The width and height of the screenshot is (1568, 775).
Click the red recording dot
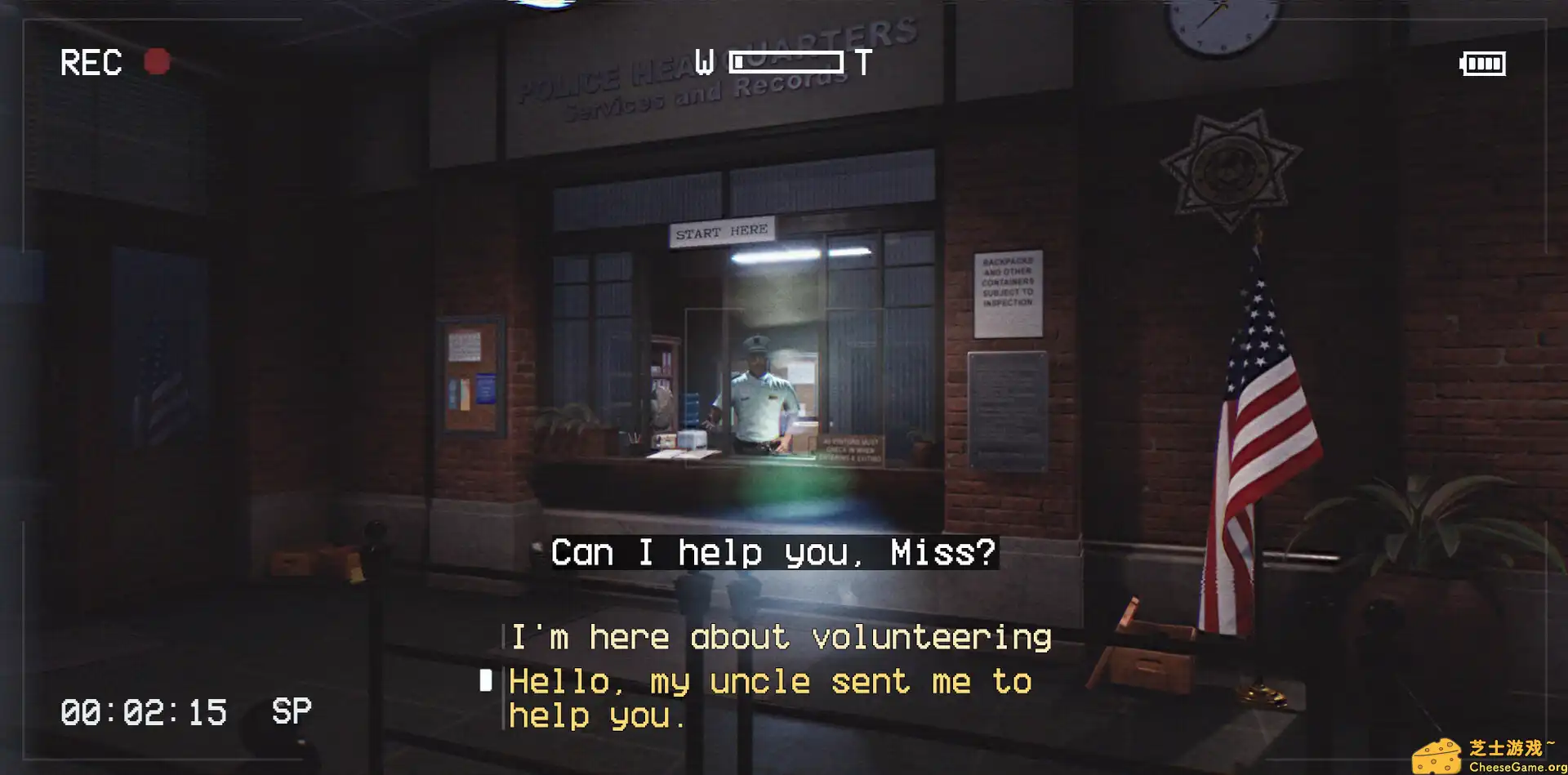point(157,60)
